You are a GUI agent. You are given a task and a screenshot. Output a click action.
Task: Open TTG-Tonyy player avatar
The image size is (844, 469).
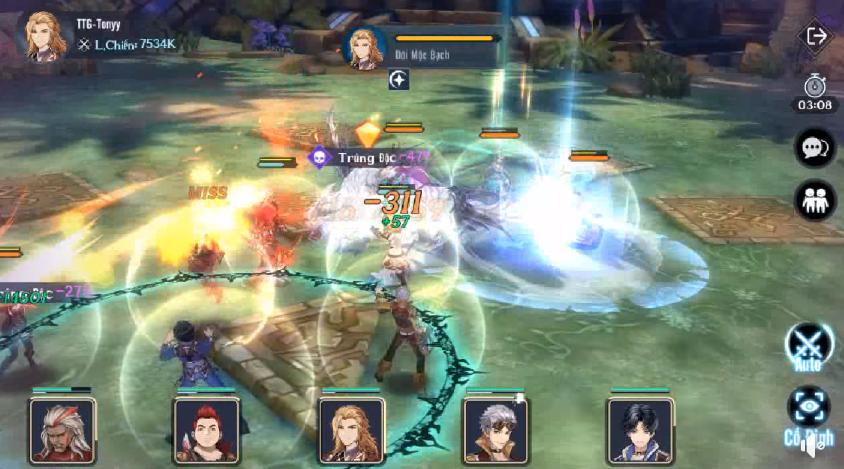41,37
